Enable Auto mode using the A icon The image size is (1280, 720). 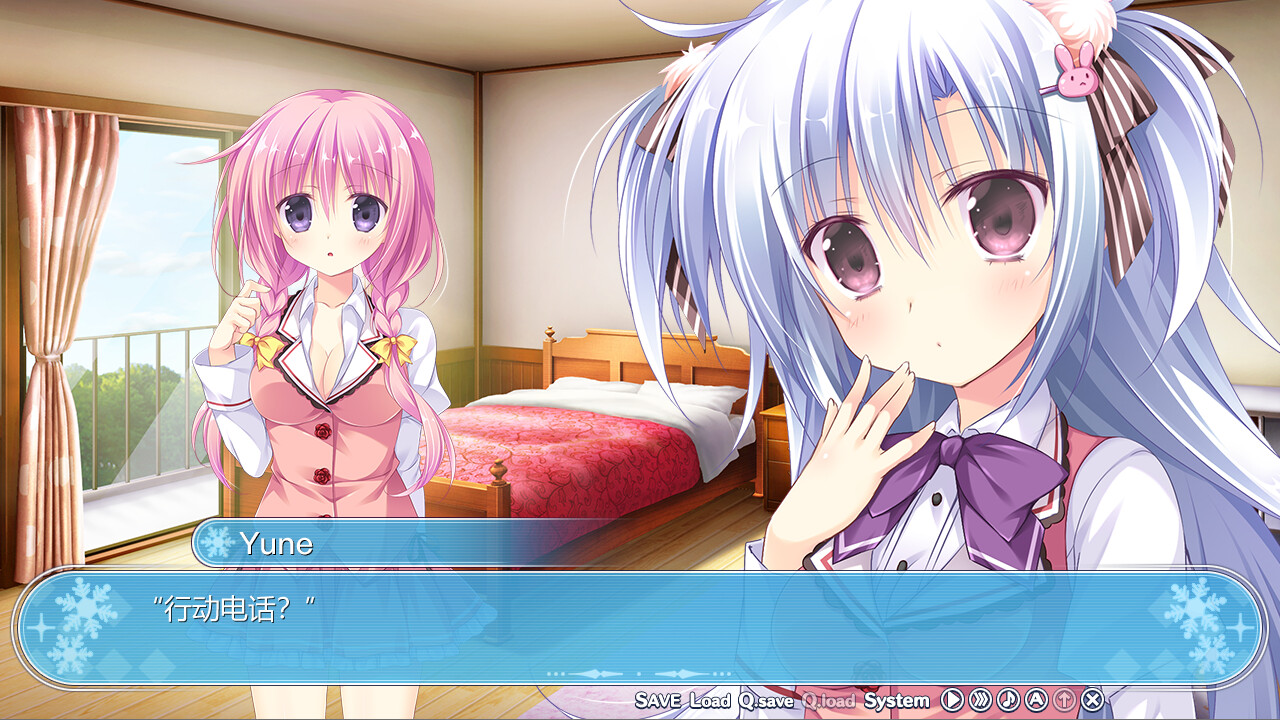tap(1035, 700)
